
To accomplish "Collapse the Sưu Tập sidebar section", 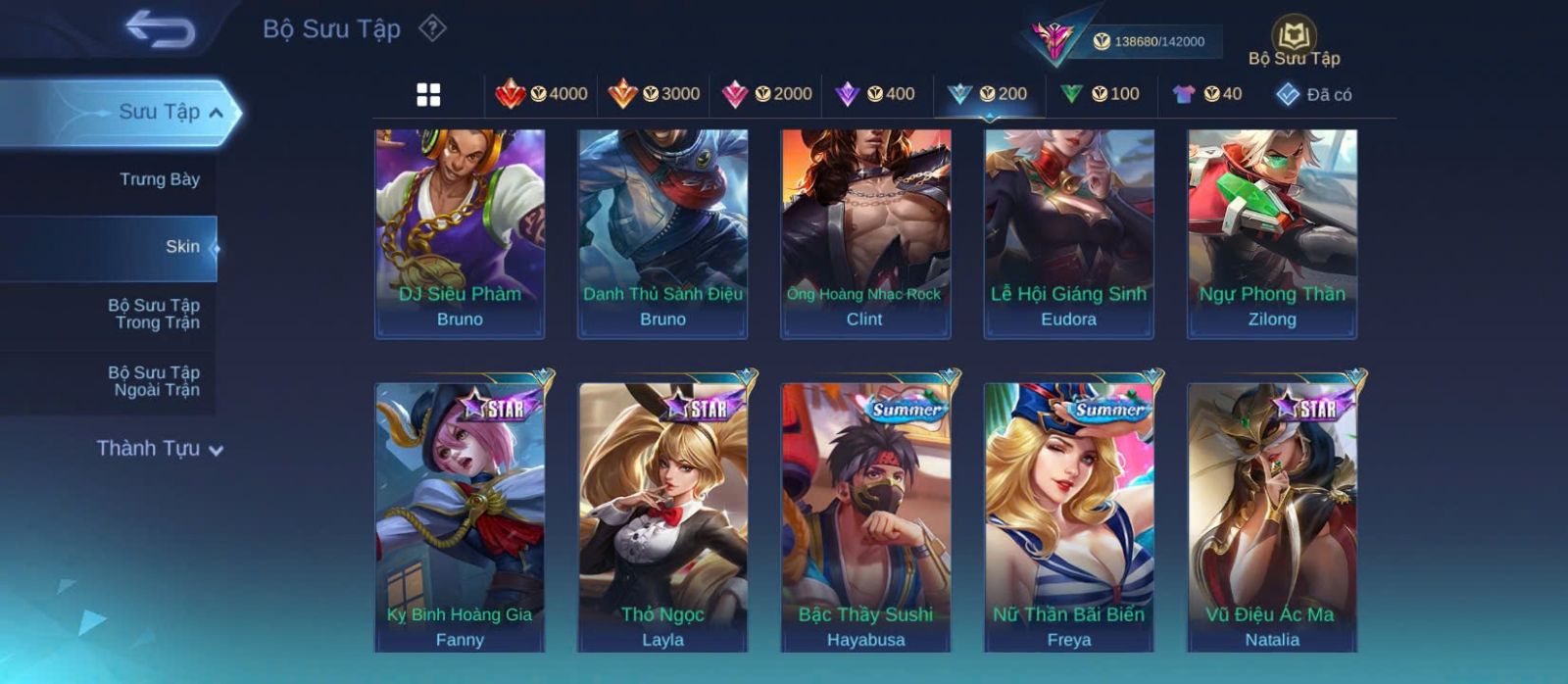I will click(216, 113).
